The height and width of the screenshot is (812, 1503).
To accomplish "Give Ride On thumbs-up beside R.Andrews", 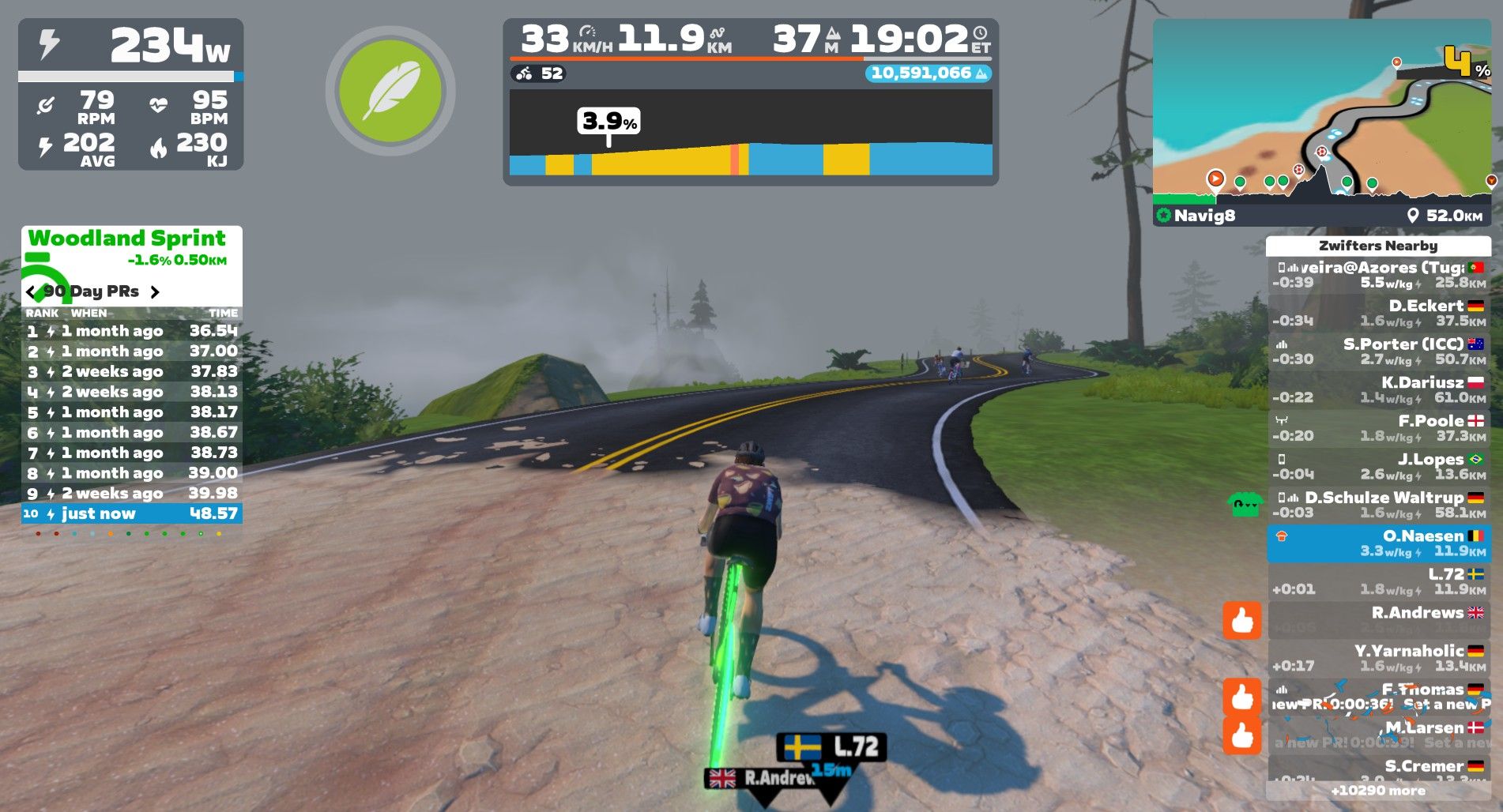I will [1241, 621].
